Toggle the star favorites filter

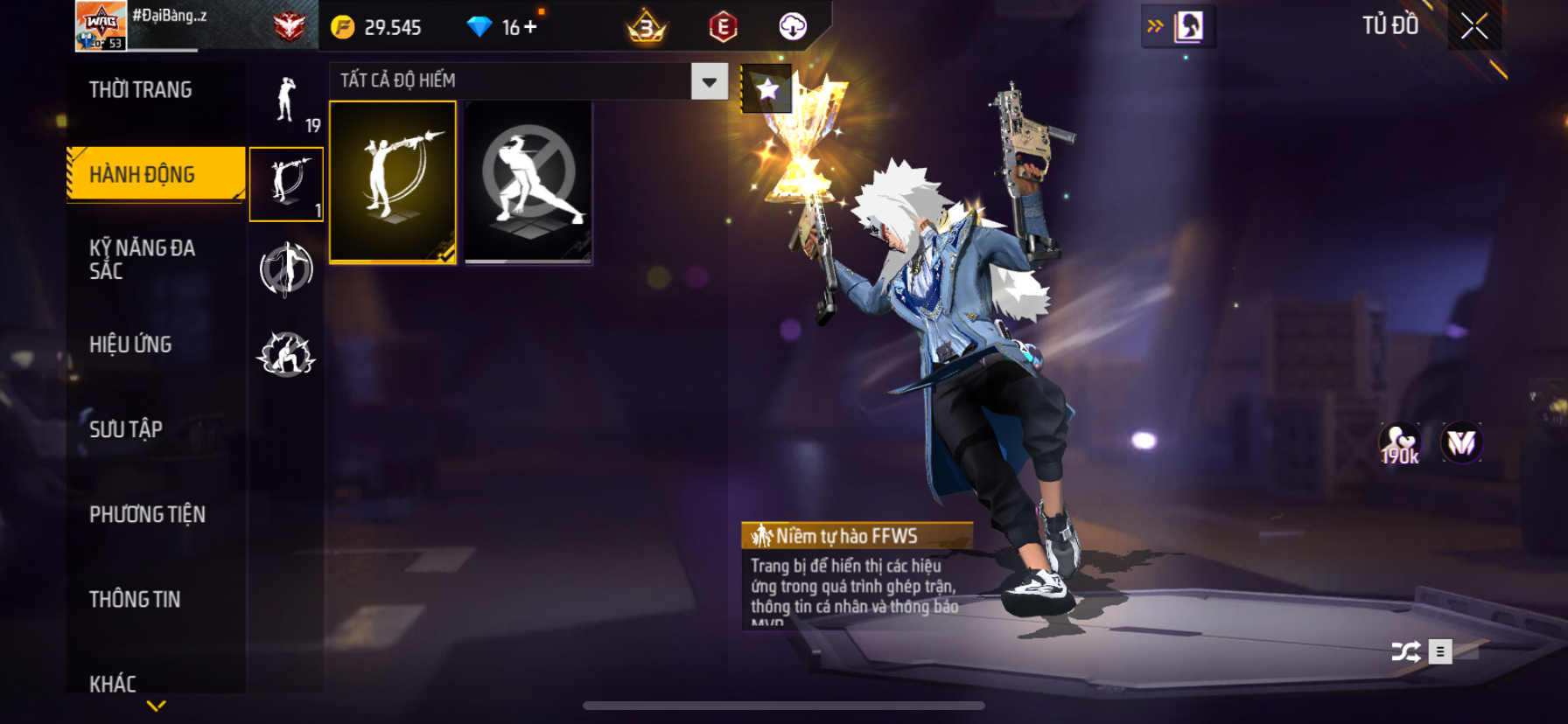(767, 88)
